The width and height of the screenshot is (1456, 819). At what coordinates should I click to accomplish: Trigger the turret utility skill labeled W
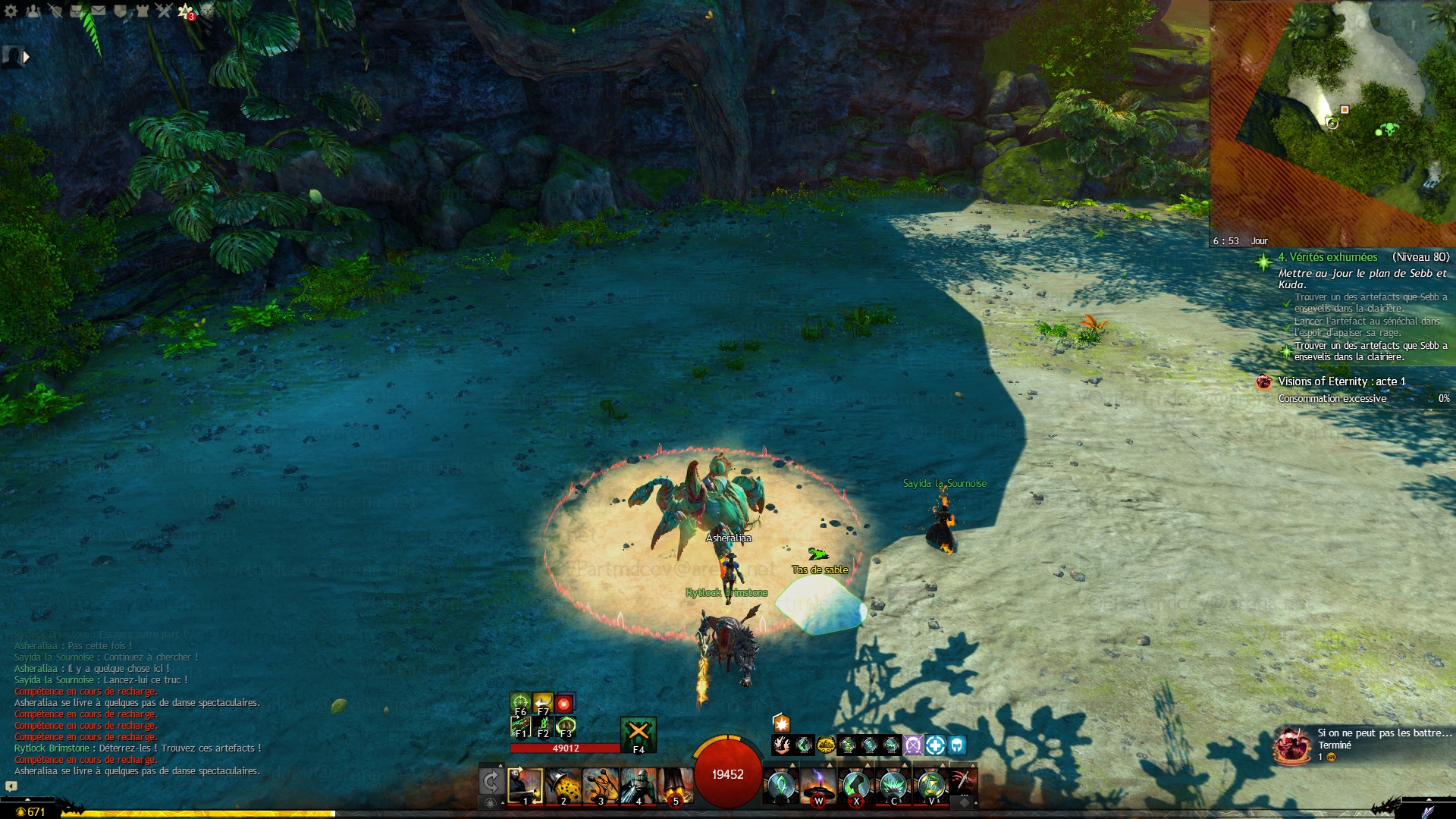(x=818, y=786)
